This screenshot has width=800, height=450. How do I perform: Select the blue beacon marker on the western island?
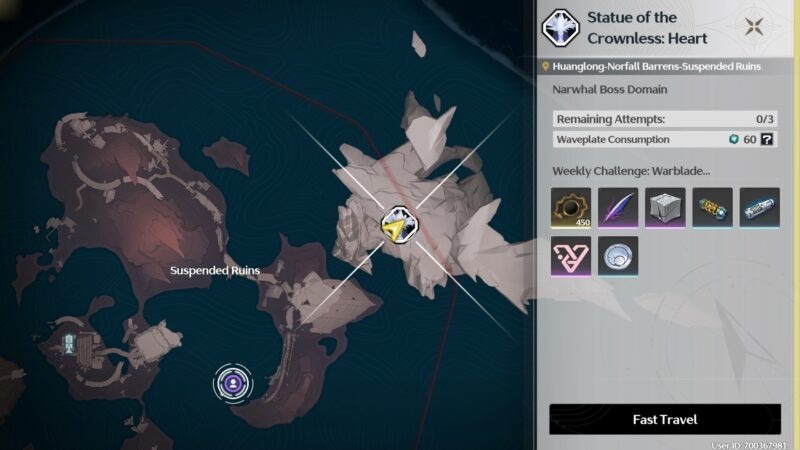pyautogui.click(x=69, y=344)
